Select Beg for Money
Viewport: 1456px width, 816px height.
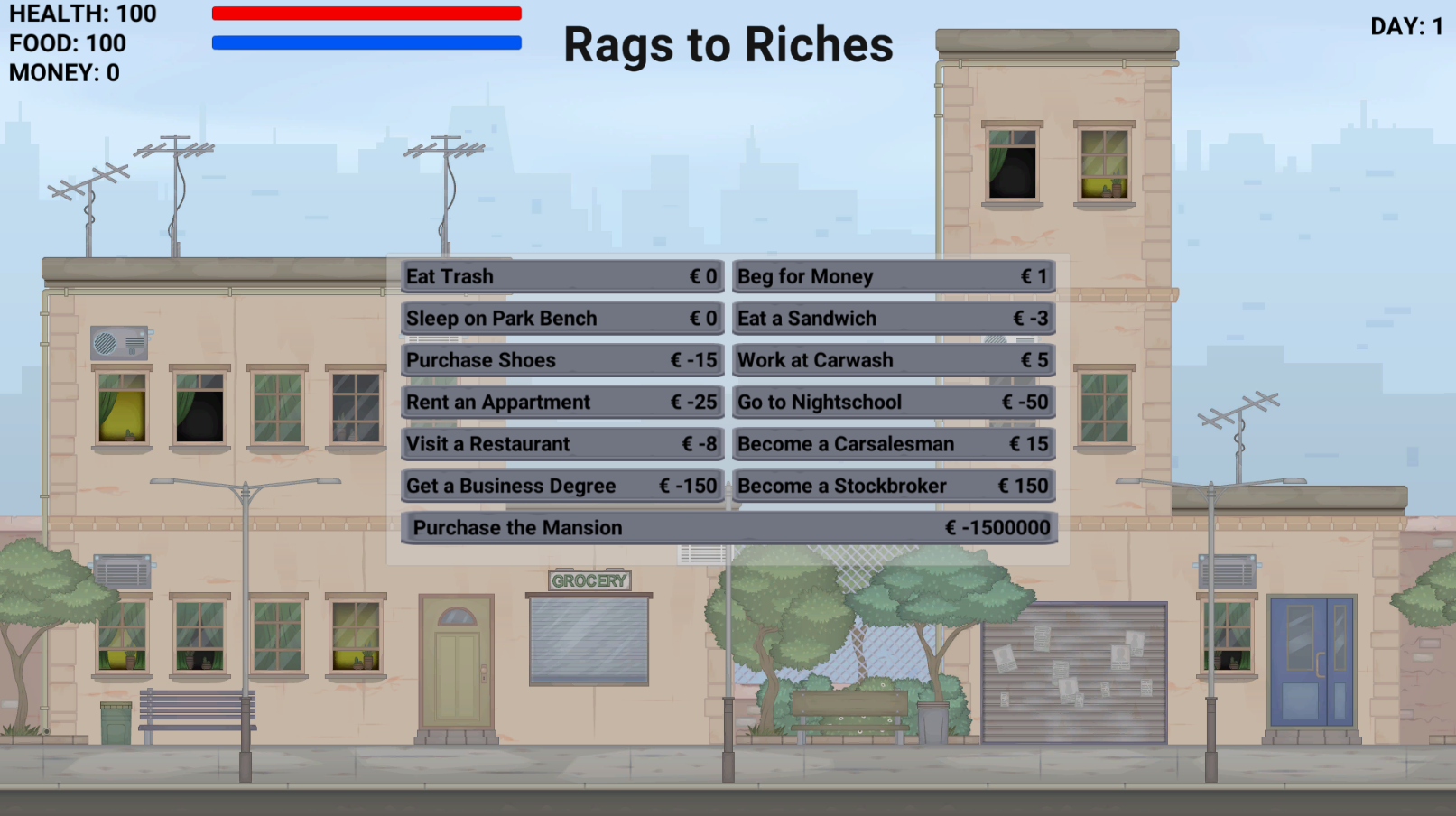pos(893,276)
